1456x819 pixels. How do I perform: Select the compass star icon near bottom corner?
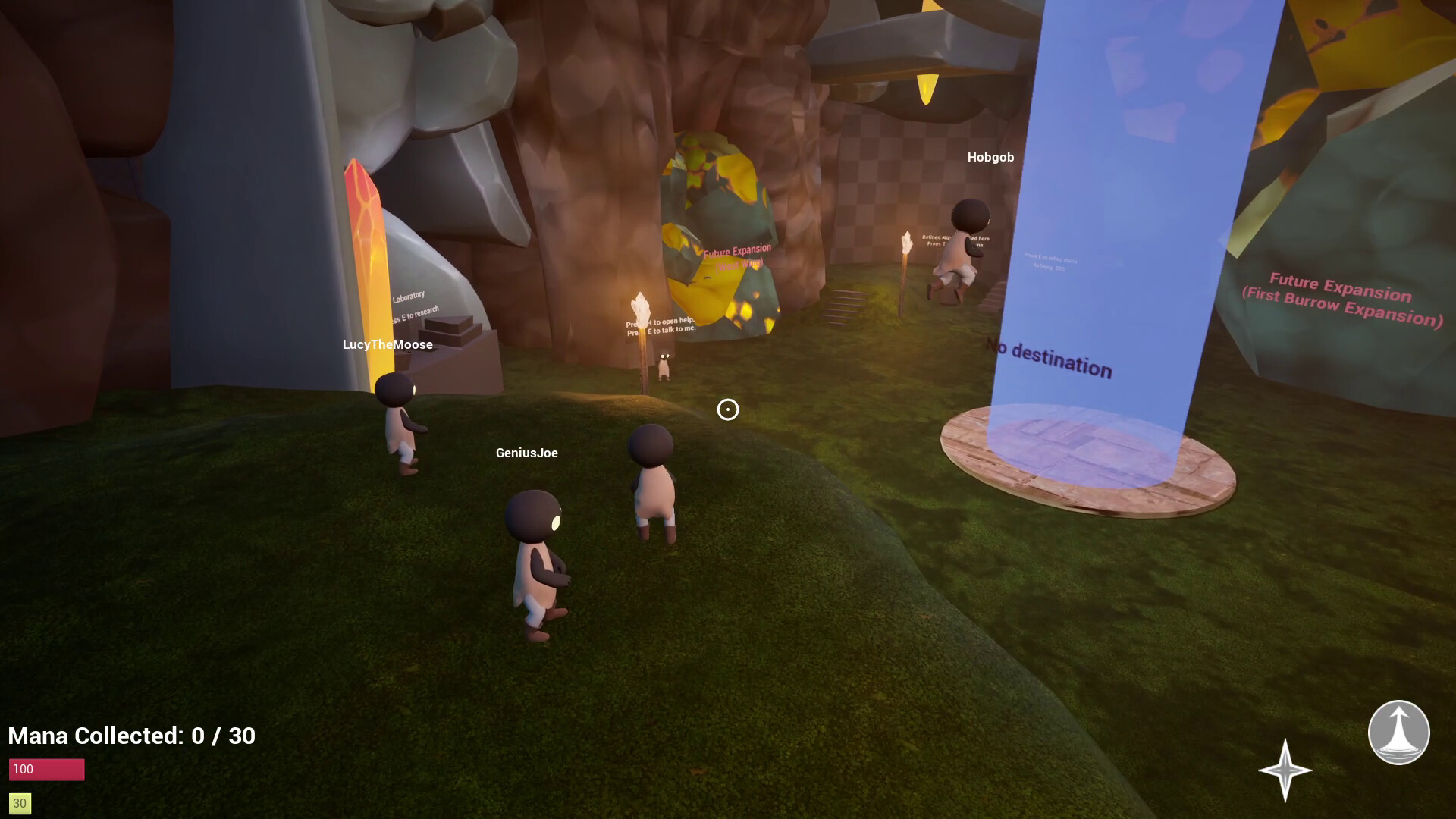pos(1287,771)
